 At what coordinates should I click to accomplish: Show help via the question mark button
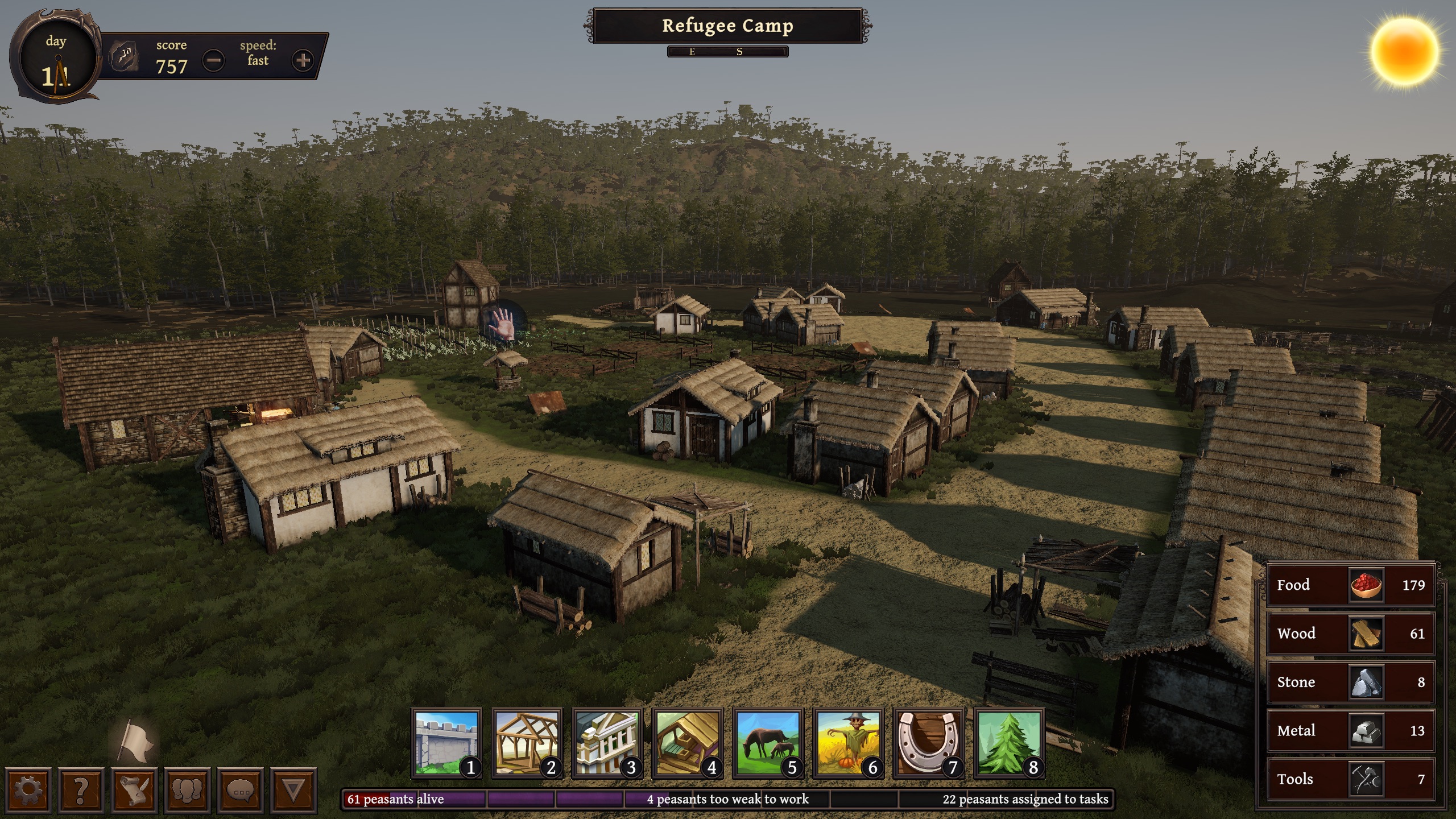coord(81,789)
